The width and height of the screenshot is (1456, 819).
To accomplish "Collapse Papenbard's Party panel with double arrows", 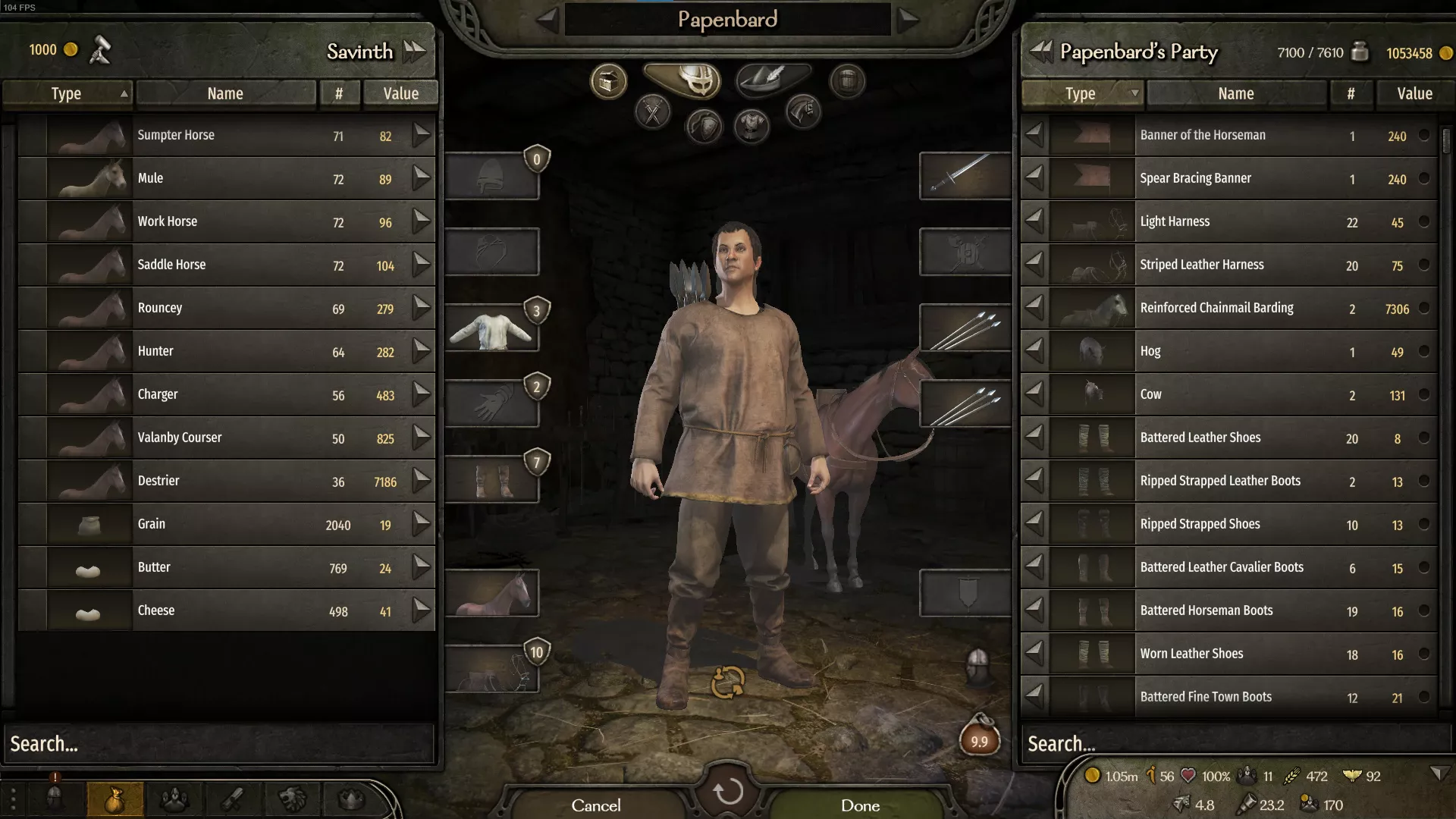I will (x=1040, y=52).
